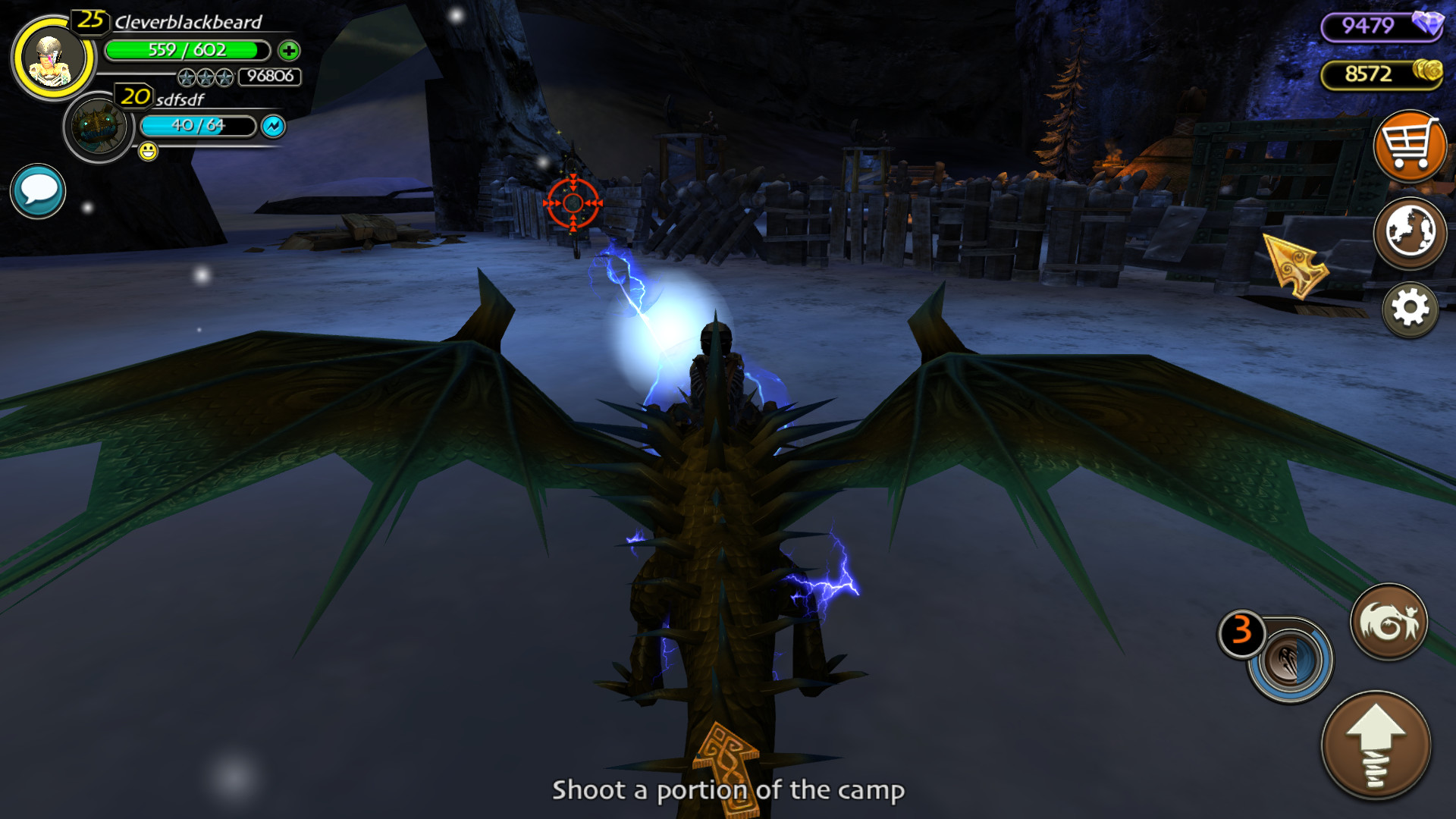Click the XP counter showing 96806
Image resolution: width=1456 pixels, height=819 pixels.
(270, 76)
